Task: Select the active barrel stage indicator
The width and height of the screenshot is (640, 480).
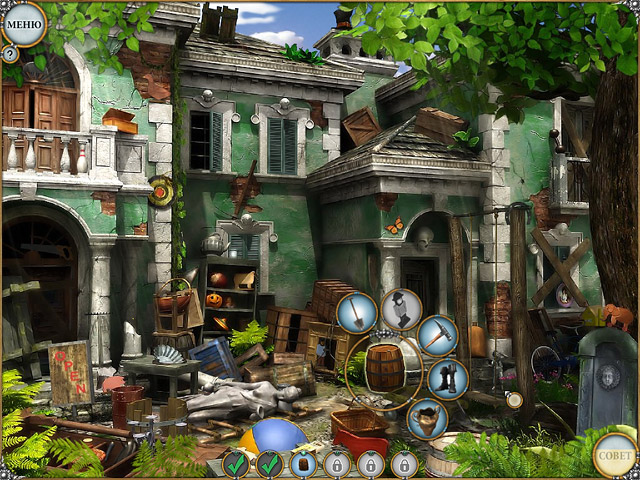Action: [303, 464]
